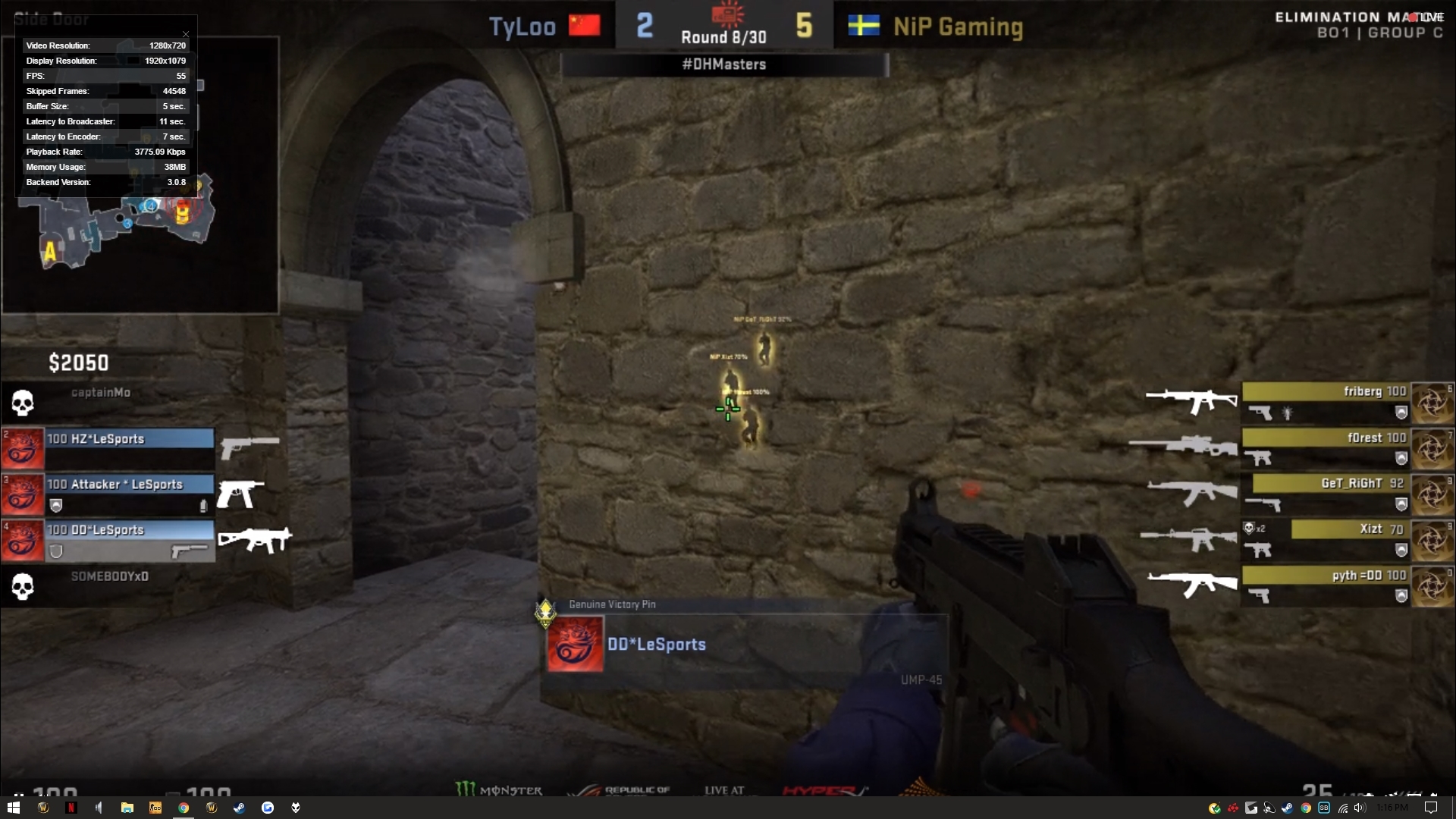Close the stream statistics overlay
Screen dimensions: 1456x819
[185, 34]
